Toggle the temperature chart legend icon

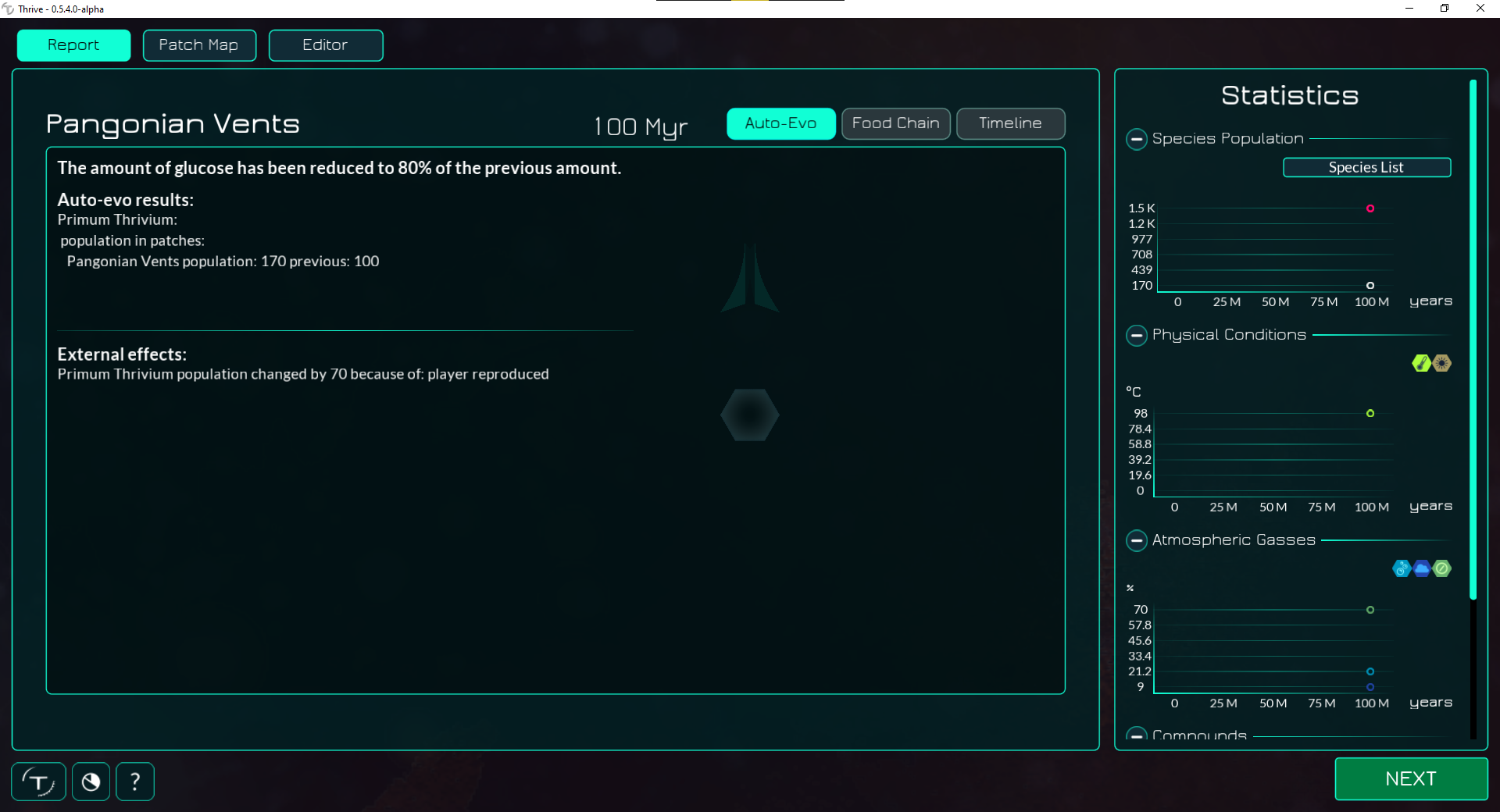pyautogui.click(x=1421, y=363)
